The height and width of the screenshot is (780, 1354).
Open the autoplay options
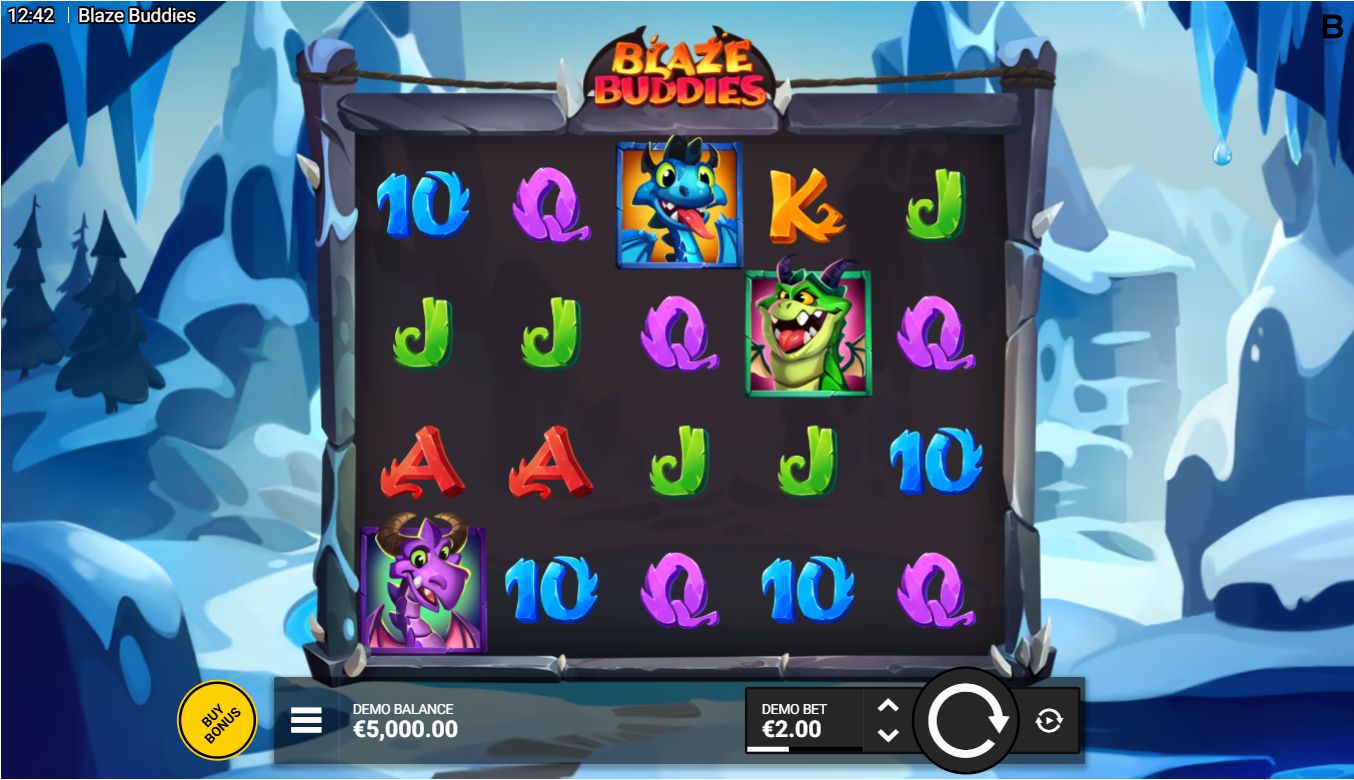pos(1049,720)
